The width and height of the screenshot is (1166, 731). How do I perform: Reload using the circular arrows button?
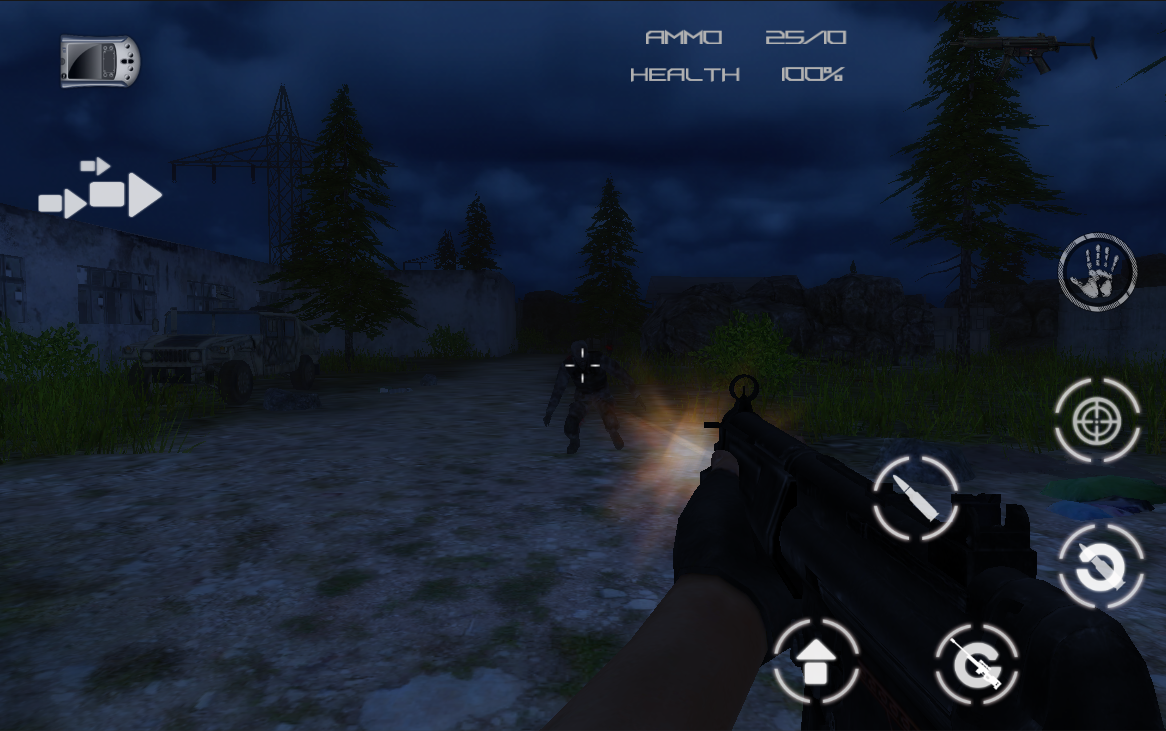[1101, 566]
